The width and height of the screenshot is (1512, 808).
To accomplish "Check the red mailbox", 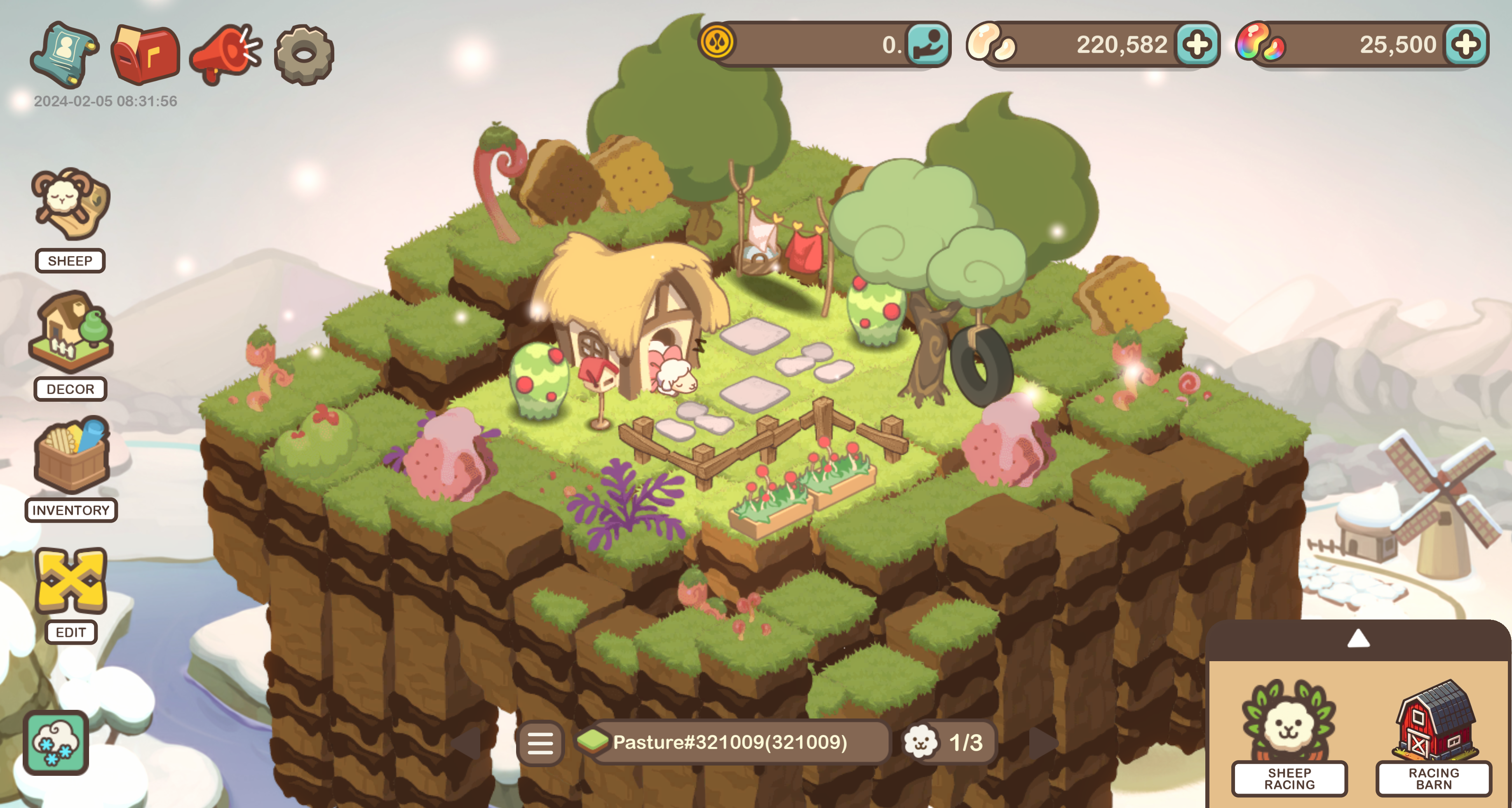I will (145, 54).
